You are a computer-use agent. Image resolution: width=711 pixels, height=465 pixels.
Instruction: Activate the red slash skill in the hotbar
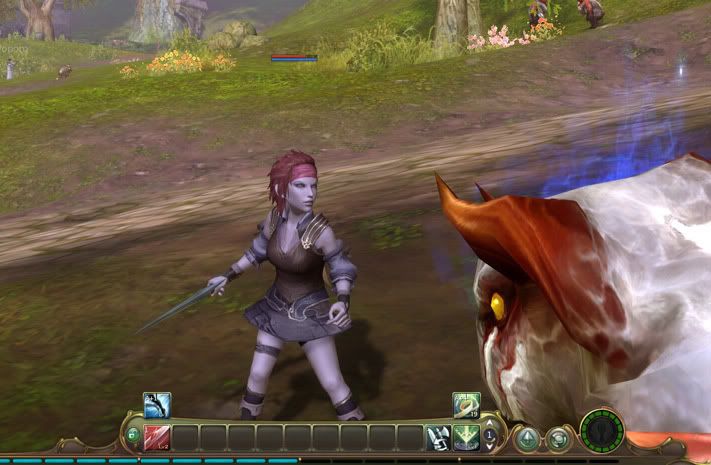click(x=157, y=437)
